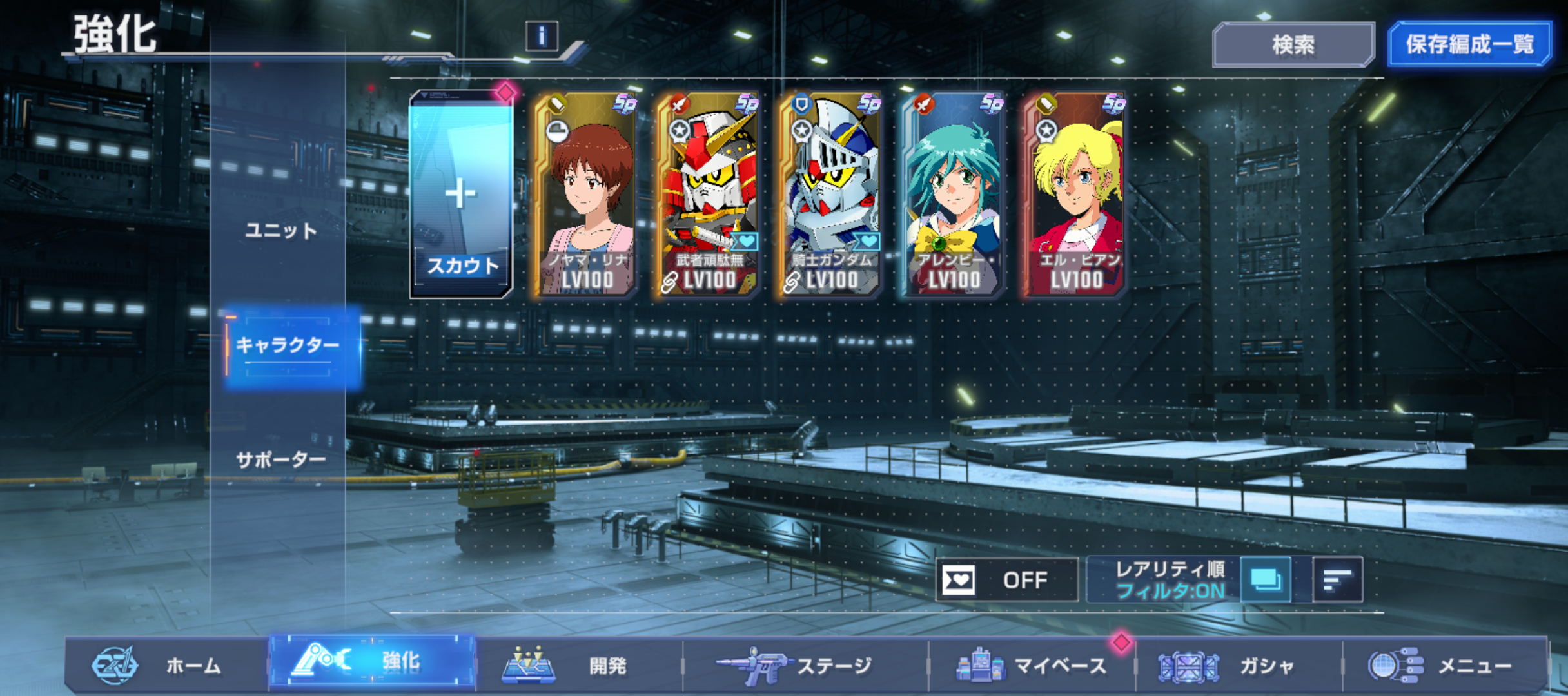This screenshot has width=1568, height=696.
Task: Open the マイベース menu
Action: 1032,665
